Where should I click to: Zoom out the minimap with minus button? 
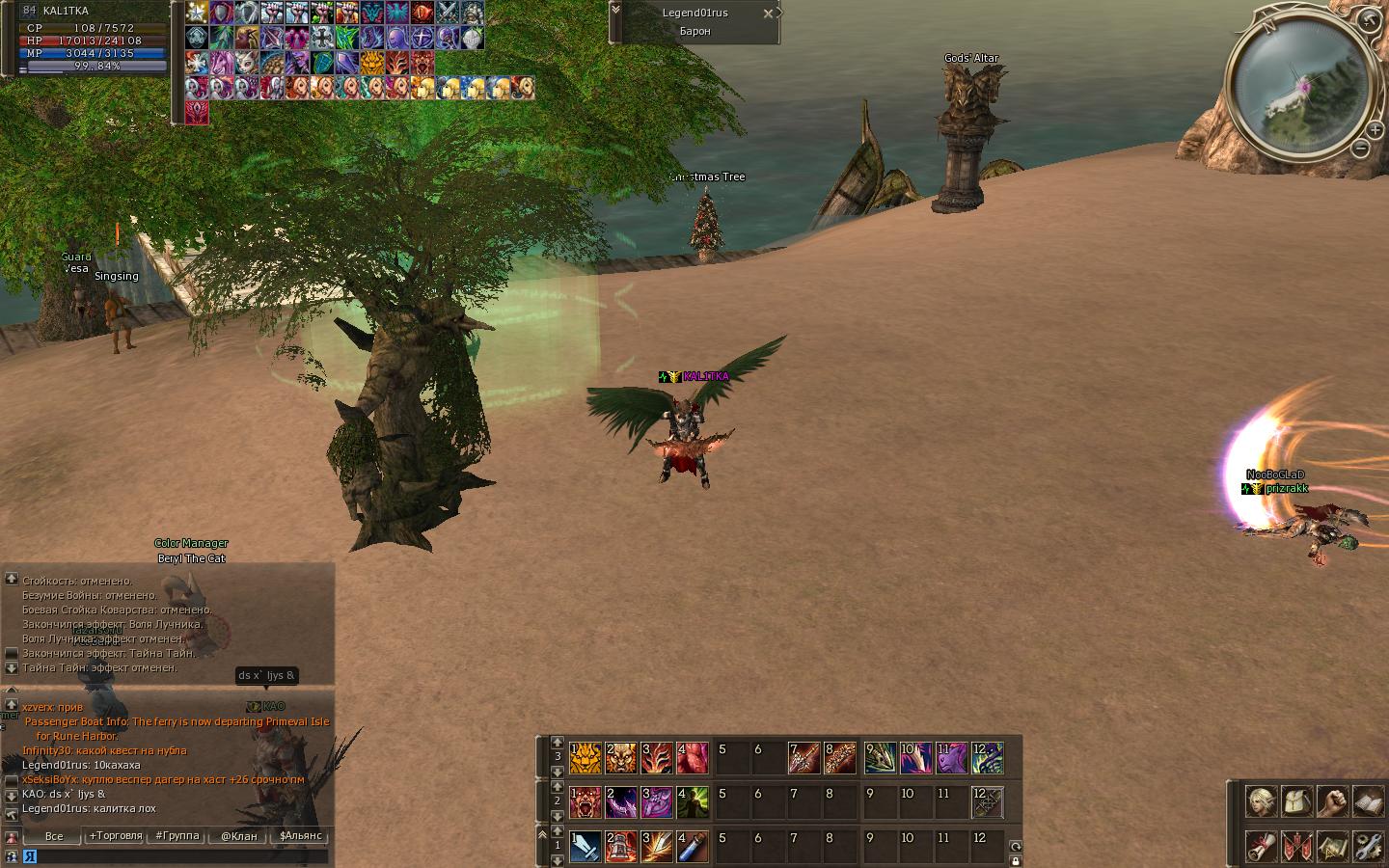[1360, 149]
